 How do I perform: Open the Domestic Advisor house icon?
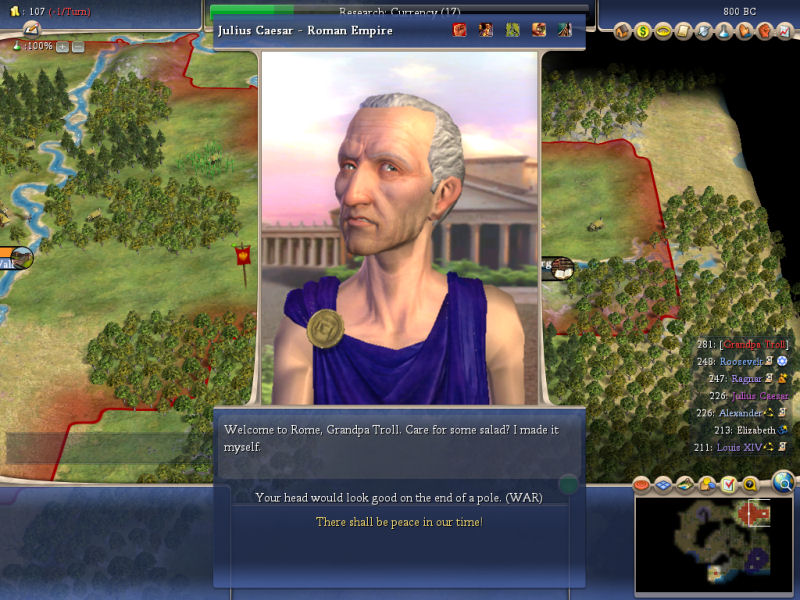pos(622,31)
